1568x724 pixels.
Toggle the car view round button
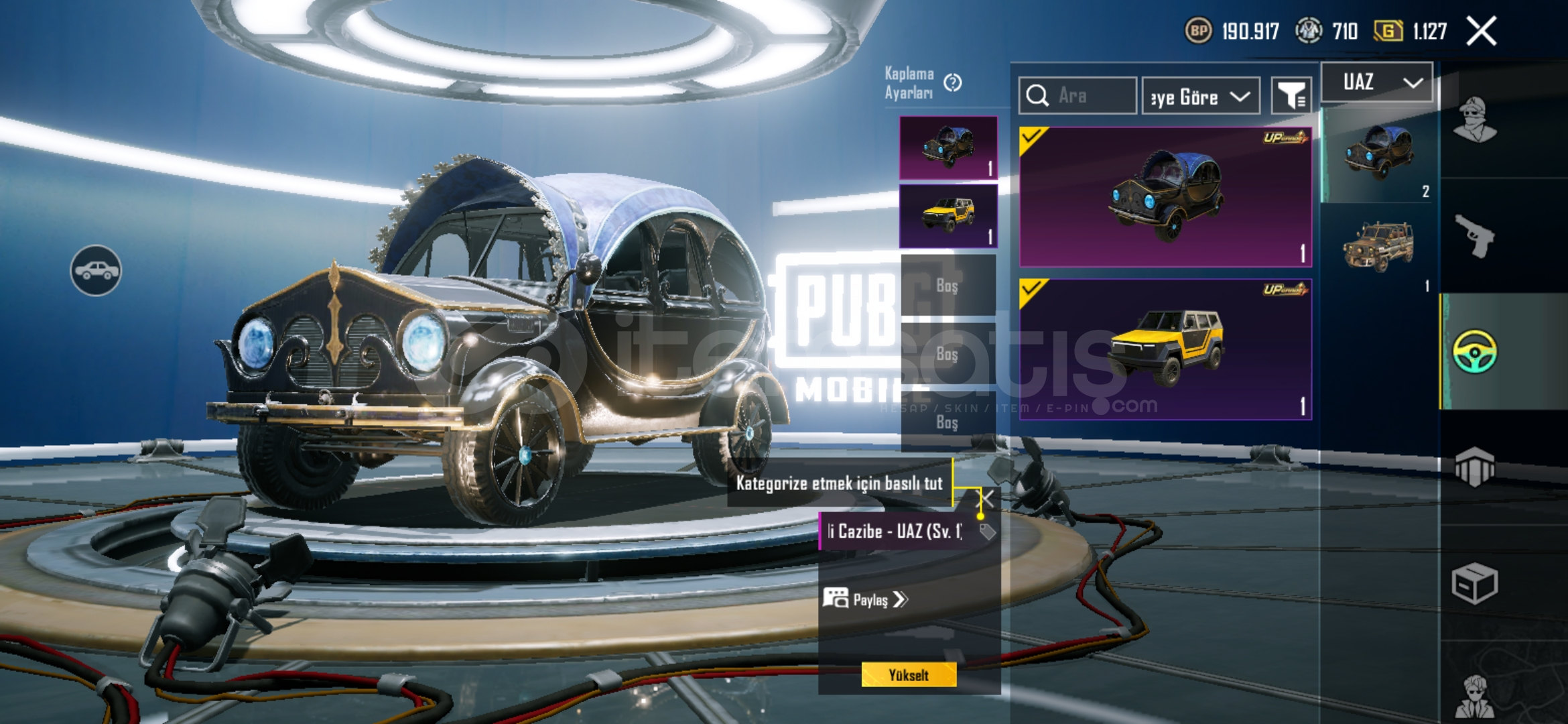point(96,270)
